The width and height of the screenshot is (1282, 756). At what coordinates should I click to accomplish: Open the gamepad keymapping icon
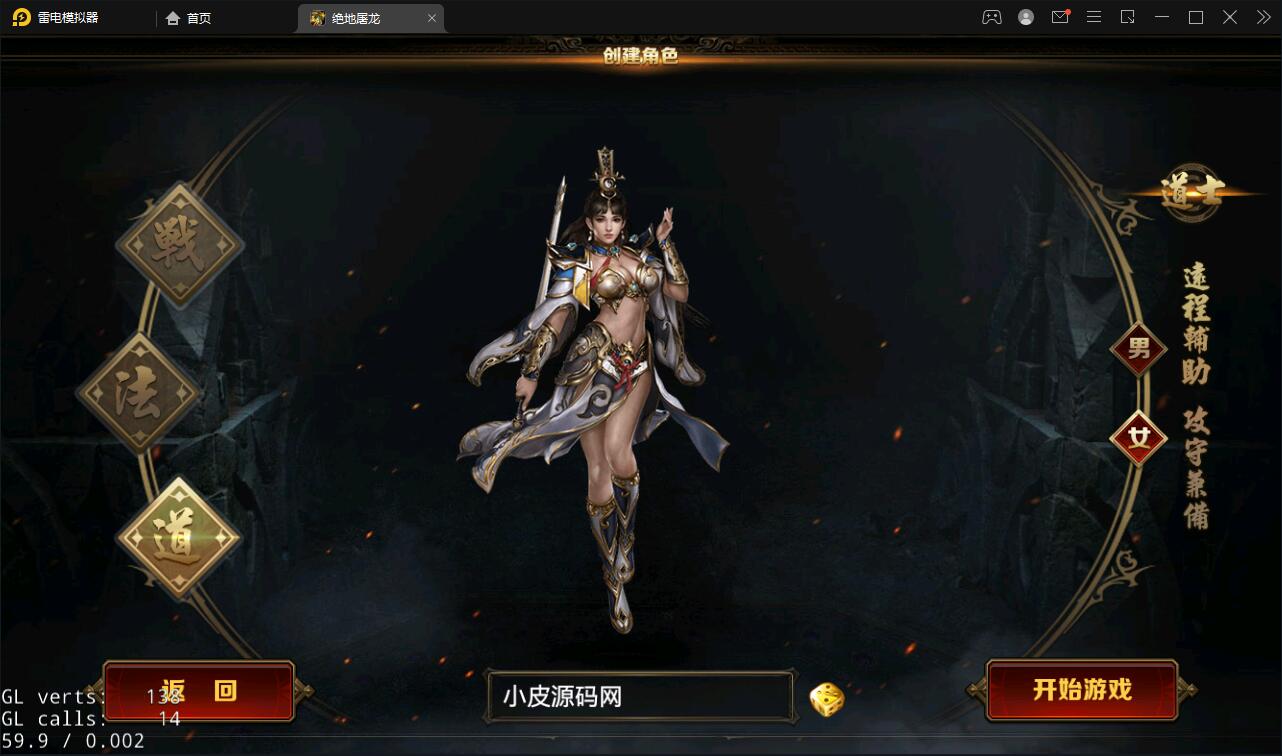990,17
